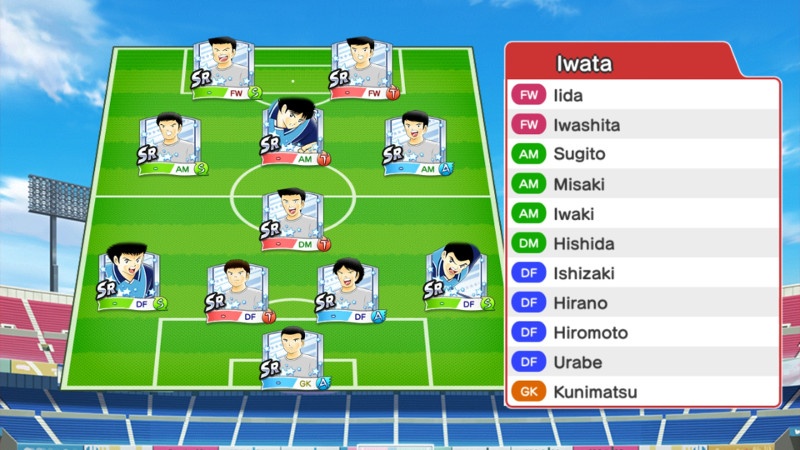Pick Iwaki from the roster list

point(642,214)
